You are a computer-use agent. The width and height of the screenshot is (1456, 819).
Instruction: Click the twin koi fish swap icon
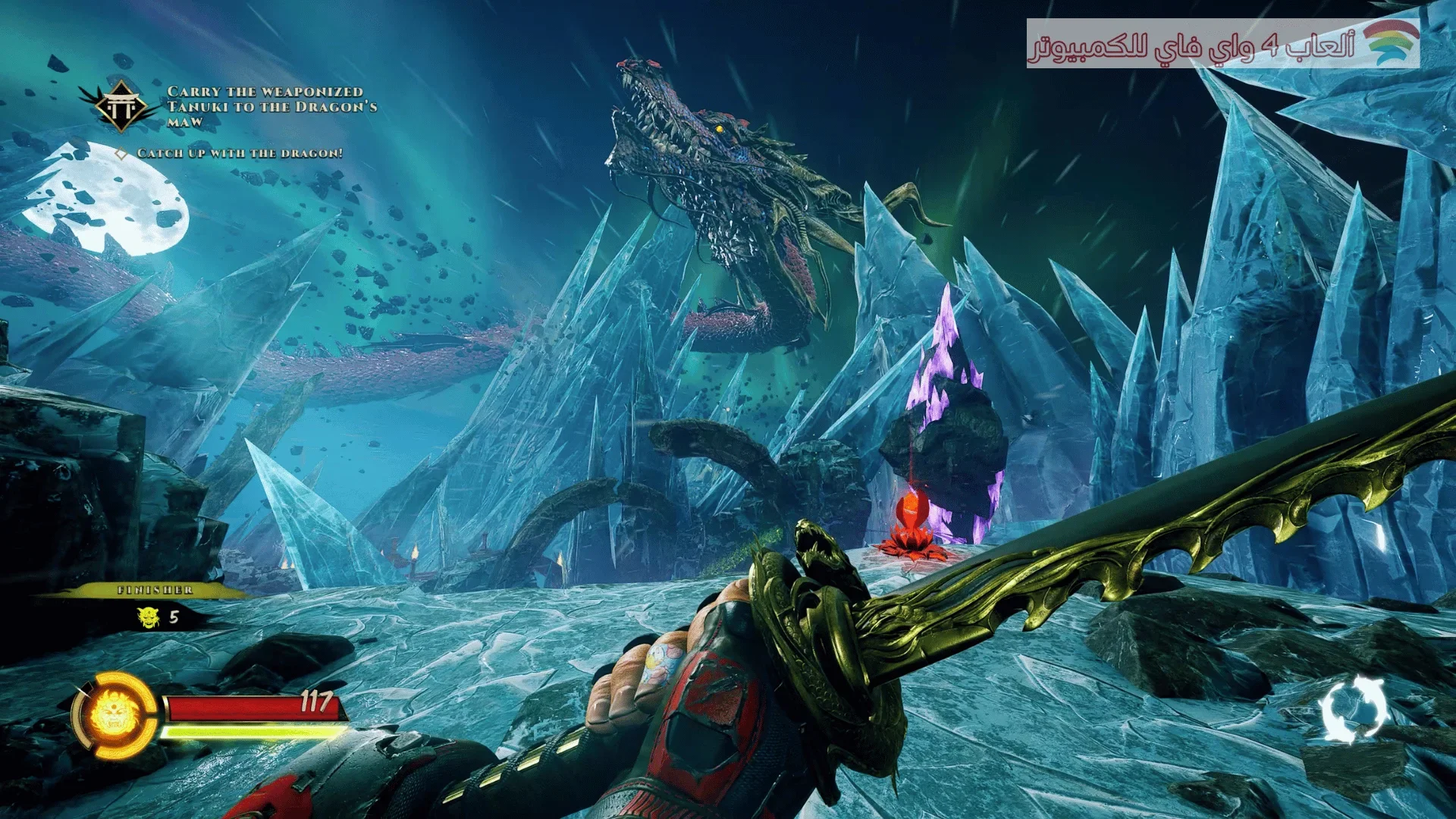click(1354, 709)
